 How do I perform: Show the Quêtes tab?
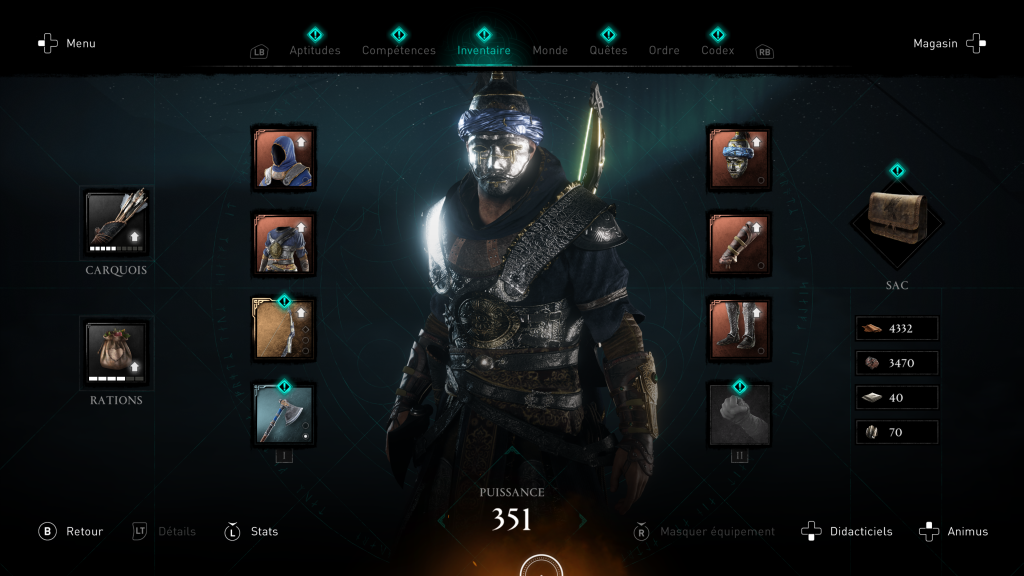(x=608, y=50)
